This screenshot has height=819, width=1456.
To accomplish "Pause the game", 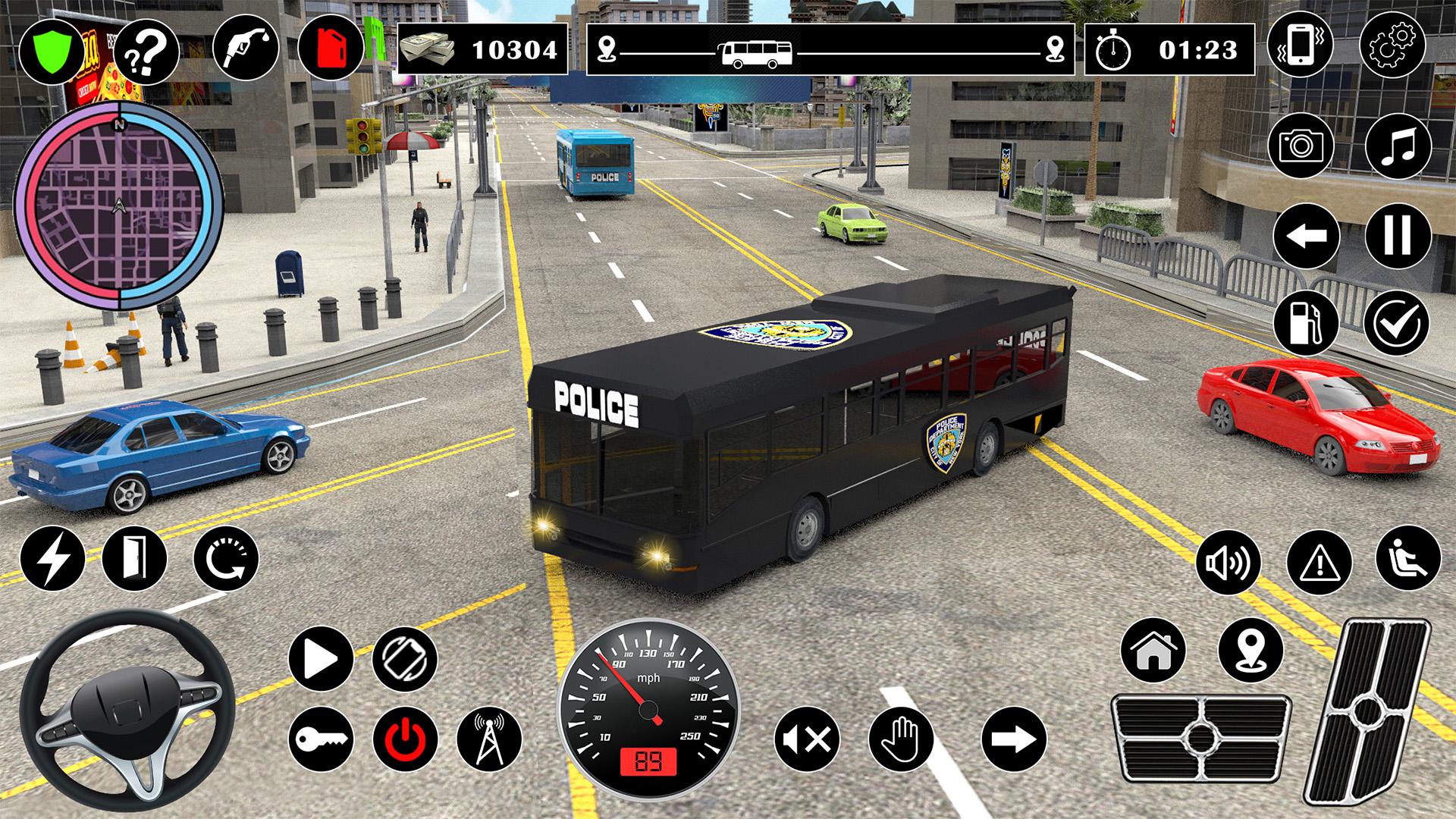I will (1398, 236).
